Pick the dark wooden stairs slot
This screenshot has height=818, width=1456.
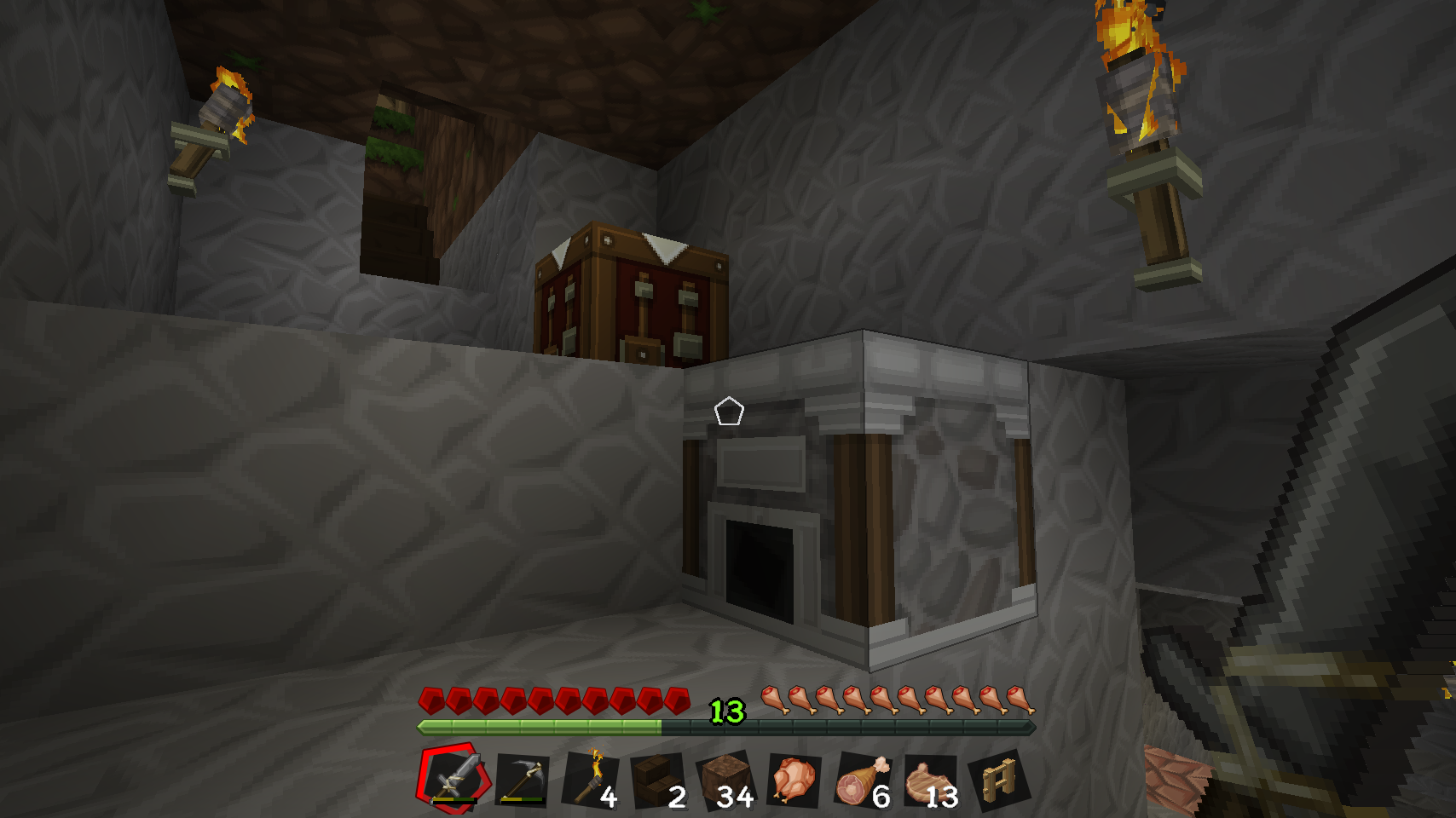coord(658,780)
